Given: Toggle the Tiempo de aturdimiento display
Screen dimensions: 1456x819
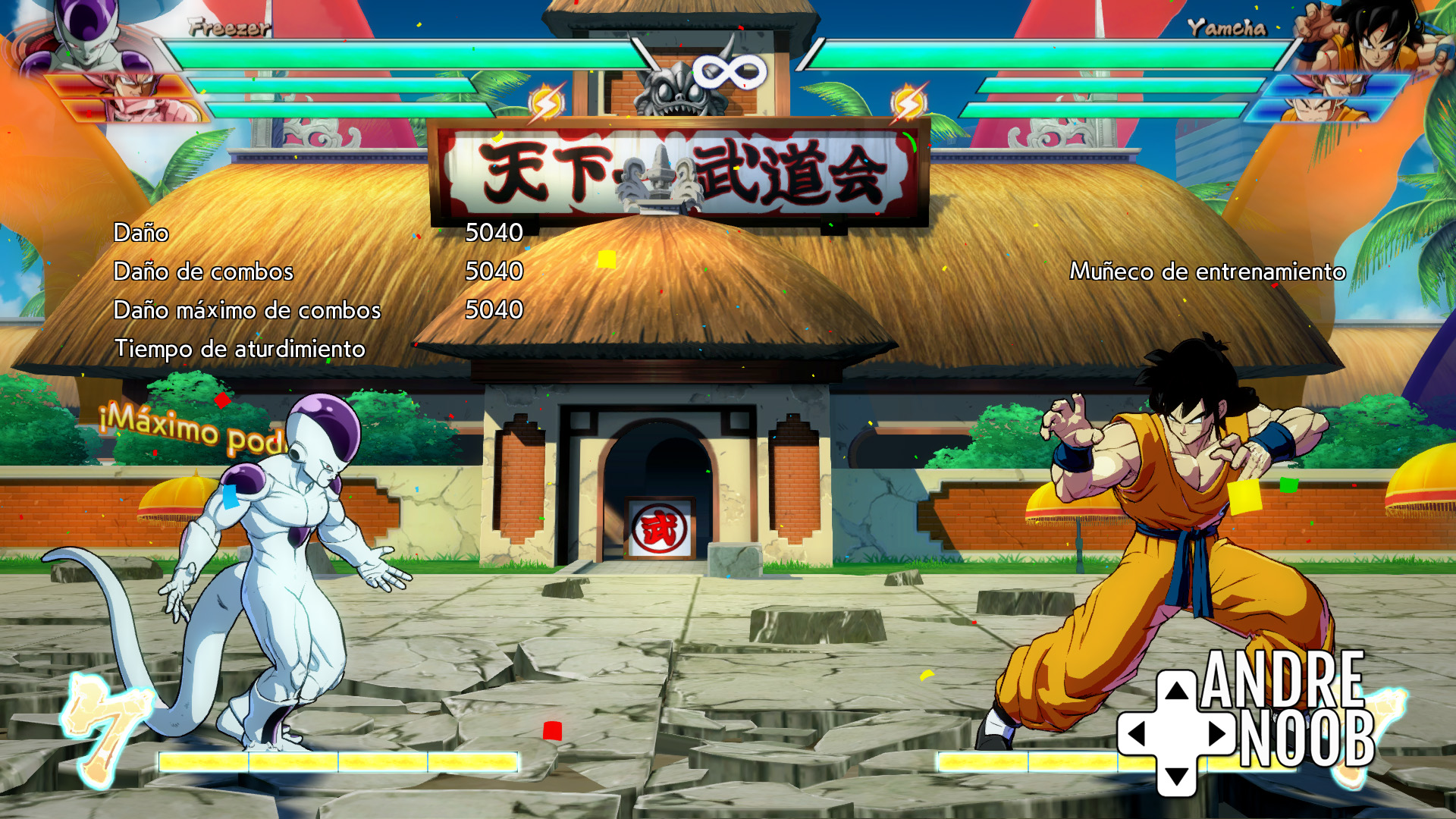Looking at the screenshot, I should [x=240, y=350].
